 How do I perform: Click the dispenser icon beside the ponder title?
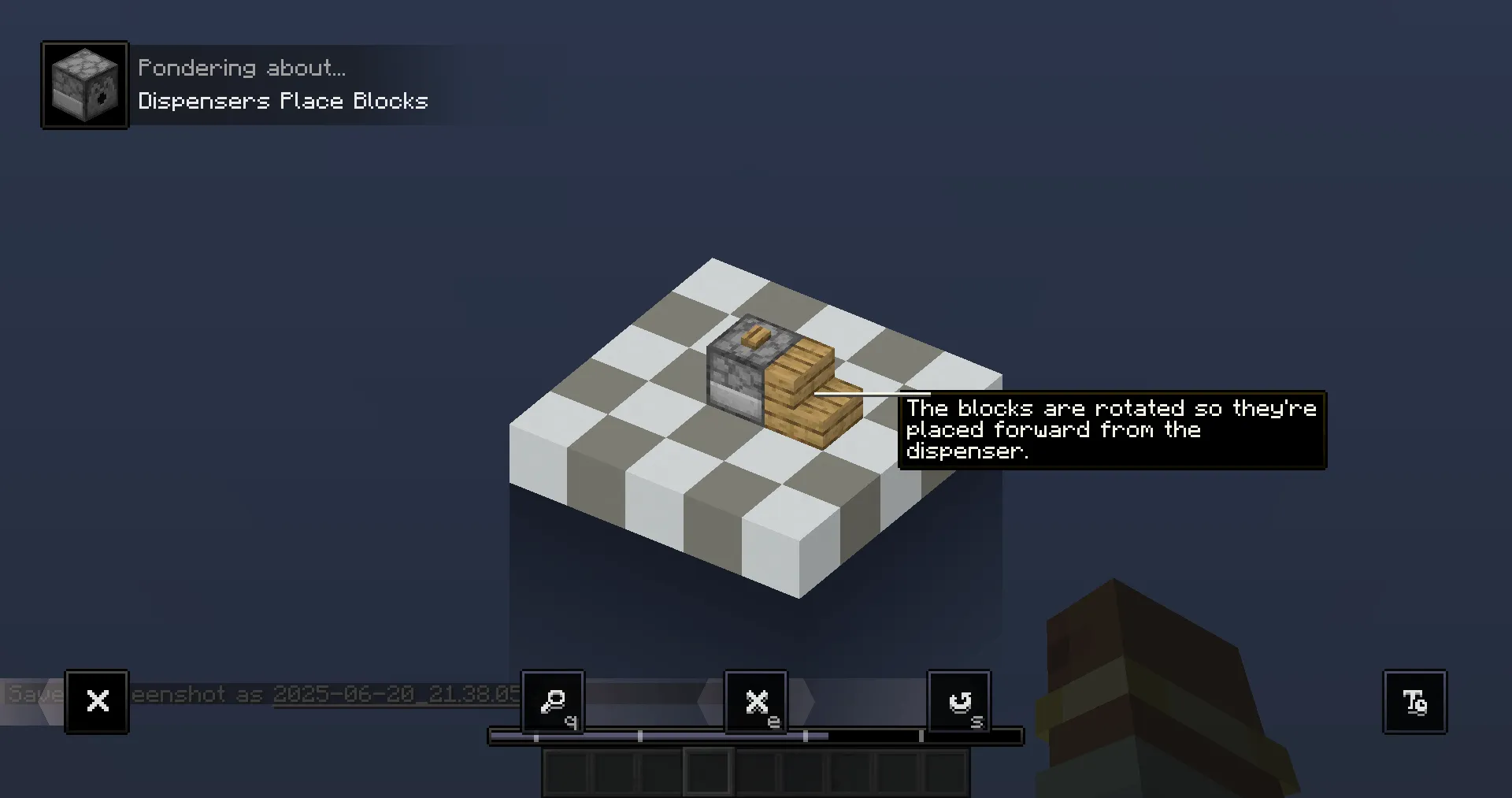pyautogui.click(x=83, y=84)
